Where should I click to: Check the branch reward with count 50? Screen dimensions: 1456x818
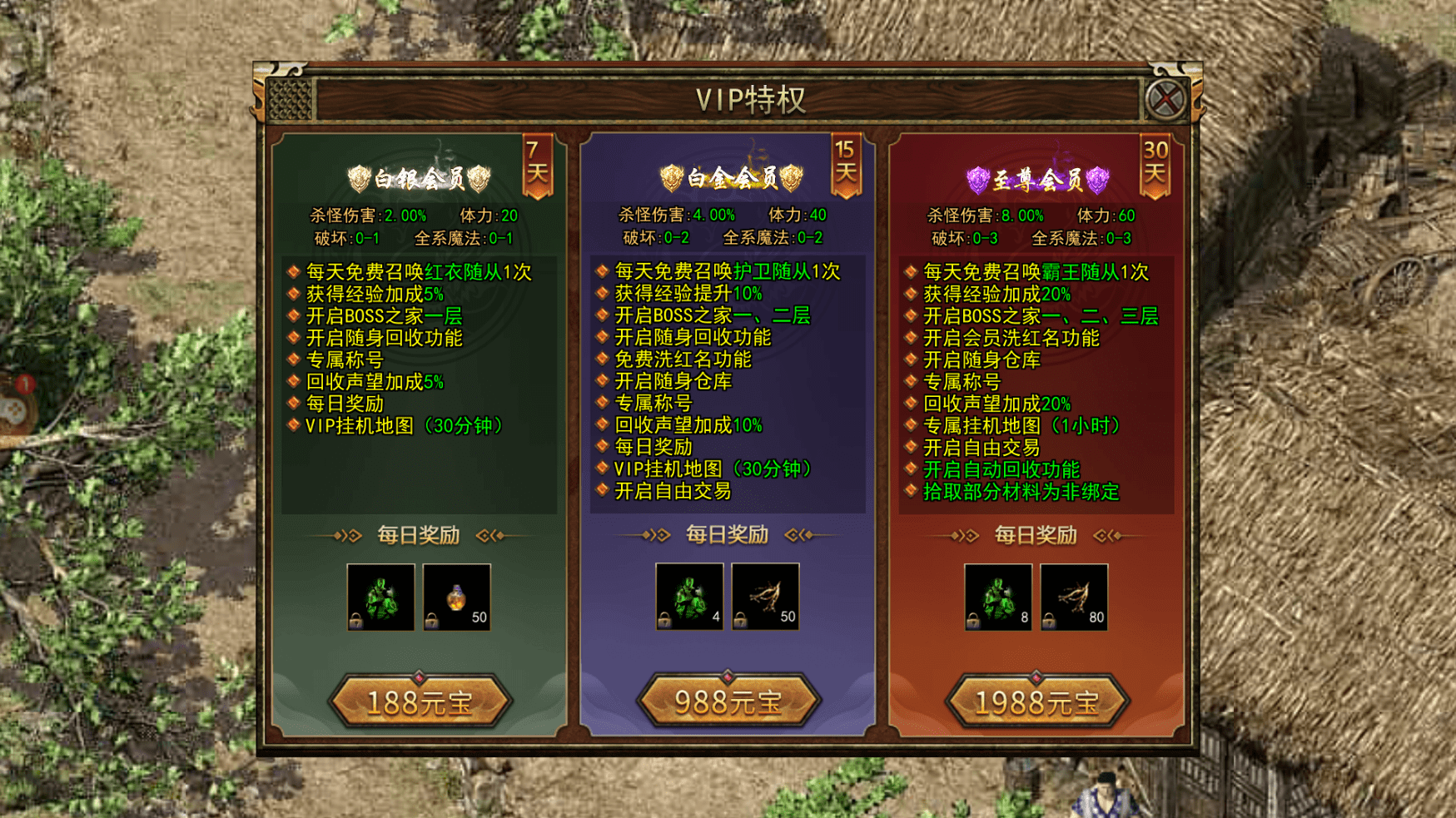pos(765,597)
